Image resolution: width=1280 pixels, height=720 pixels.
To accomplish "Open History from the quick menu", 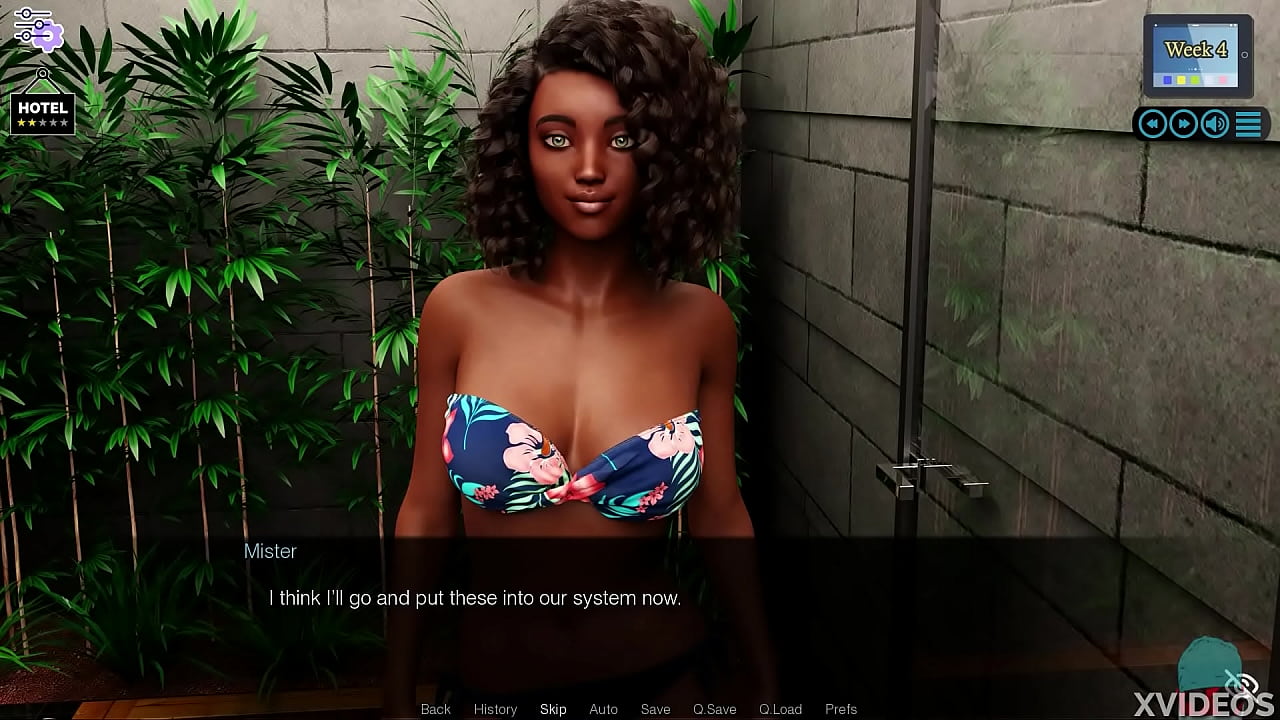I will coord(495,709).
